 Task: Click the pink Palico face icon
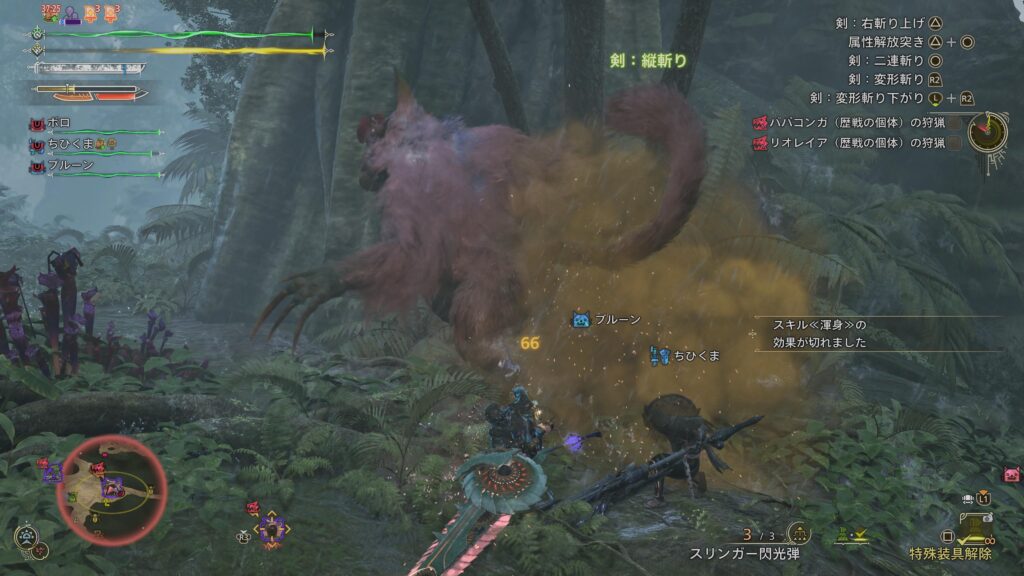[1011, 474]
